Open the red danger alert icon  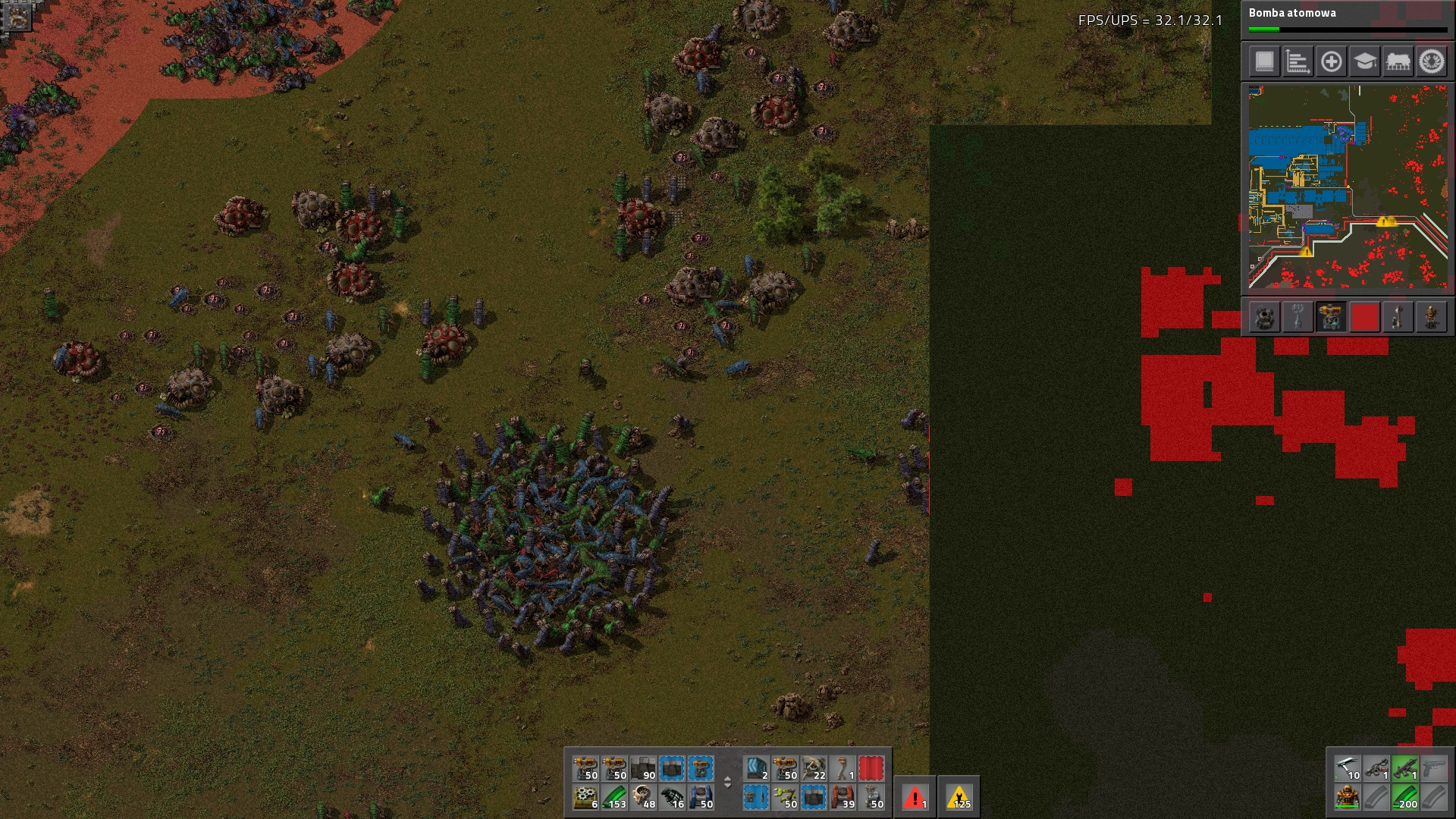tap(915, 798)
